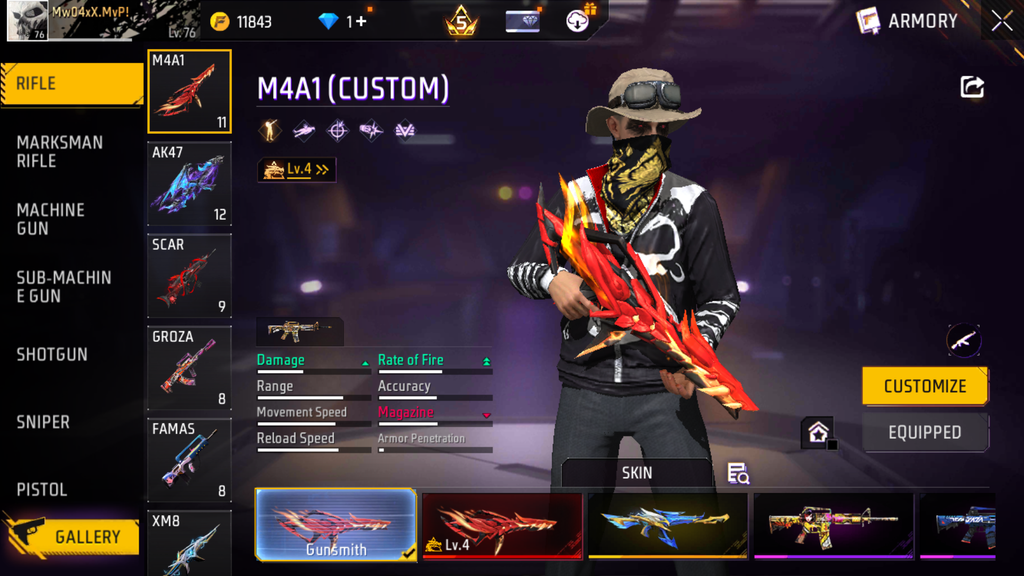Click the Equipped button
The image size is (1024, 576).
(x=925, y=433)
